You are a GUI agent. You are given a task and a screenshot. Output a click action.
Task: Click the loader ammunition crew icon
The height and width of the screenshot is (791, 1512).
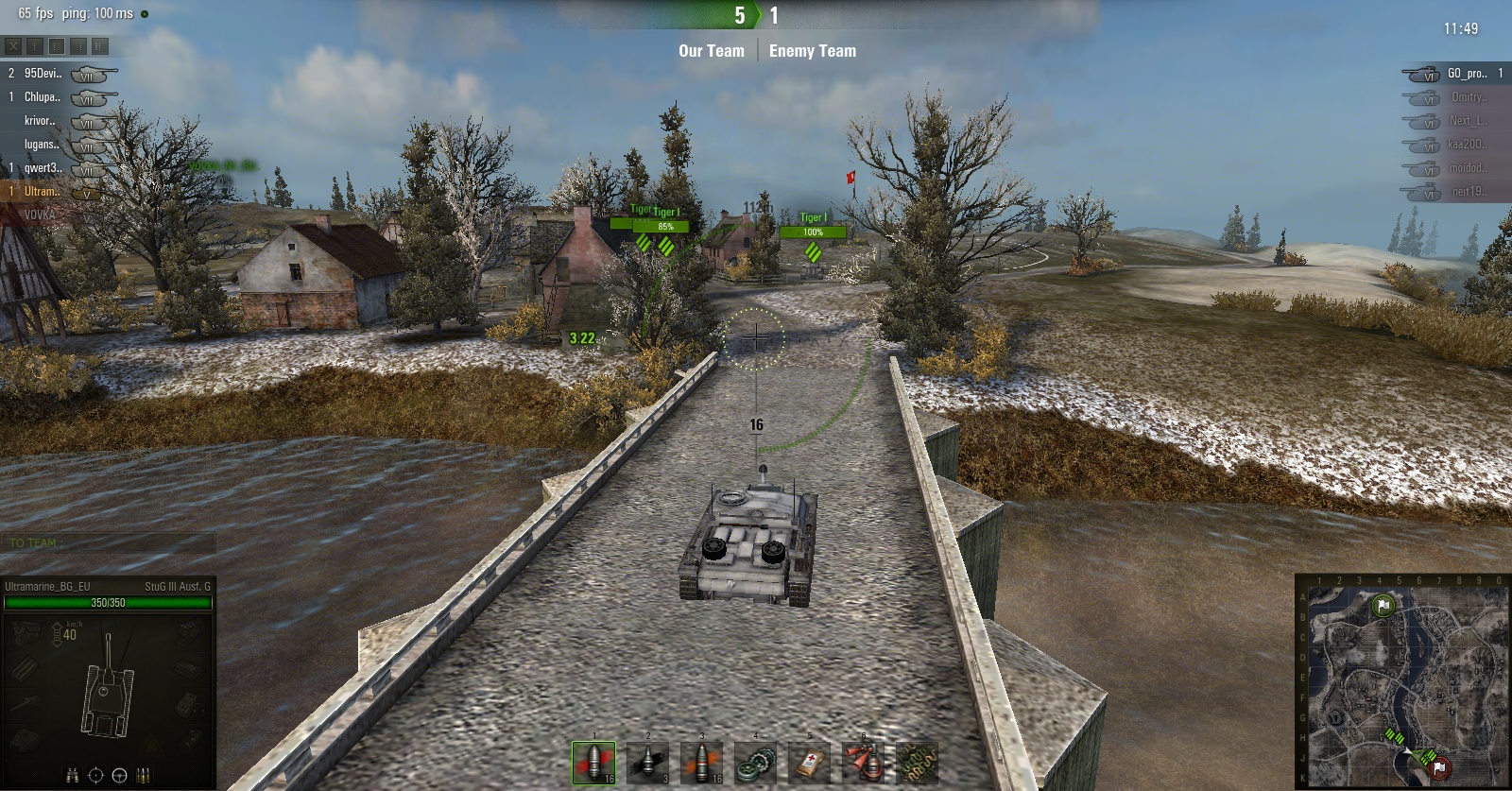point(143,776)
